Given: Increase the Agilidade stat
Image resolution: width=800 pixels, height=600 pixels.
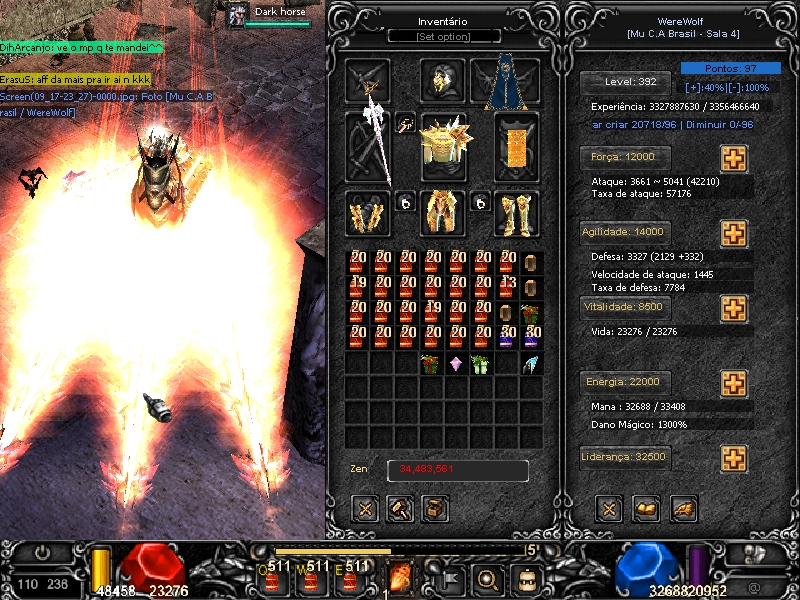Looking at the screenshot, I should (x=734, y=233).
